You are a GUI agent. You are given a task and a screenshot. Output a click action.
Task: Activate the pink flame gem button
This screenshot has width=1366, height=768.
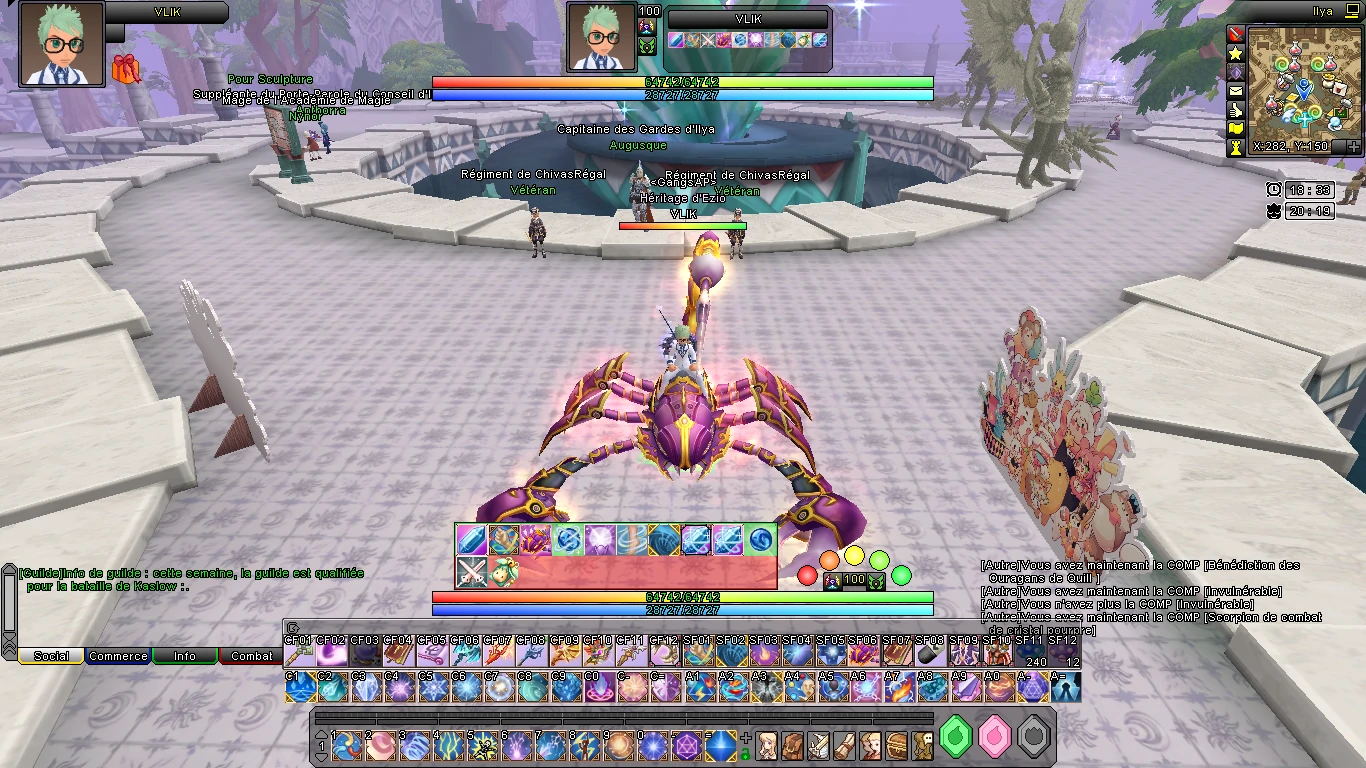[995, 737]
